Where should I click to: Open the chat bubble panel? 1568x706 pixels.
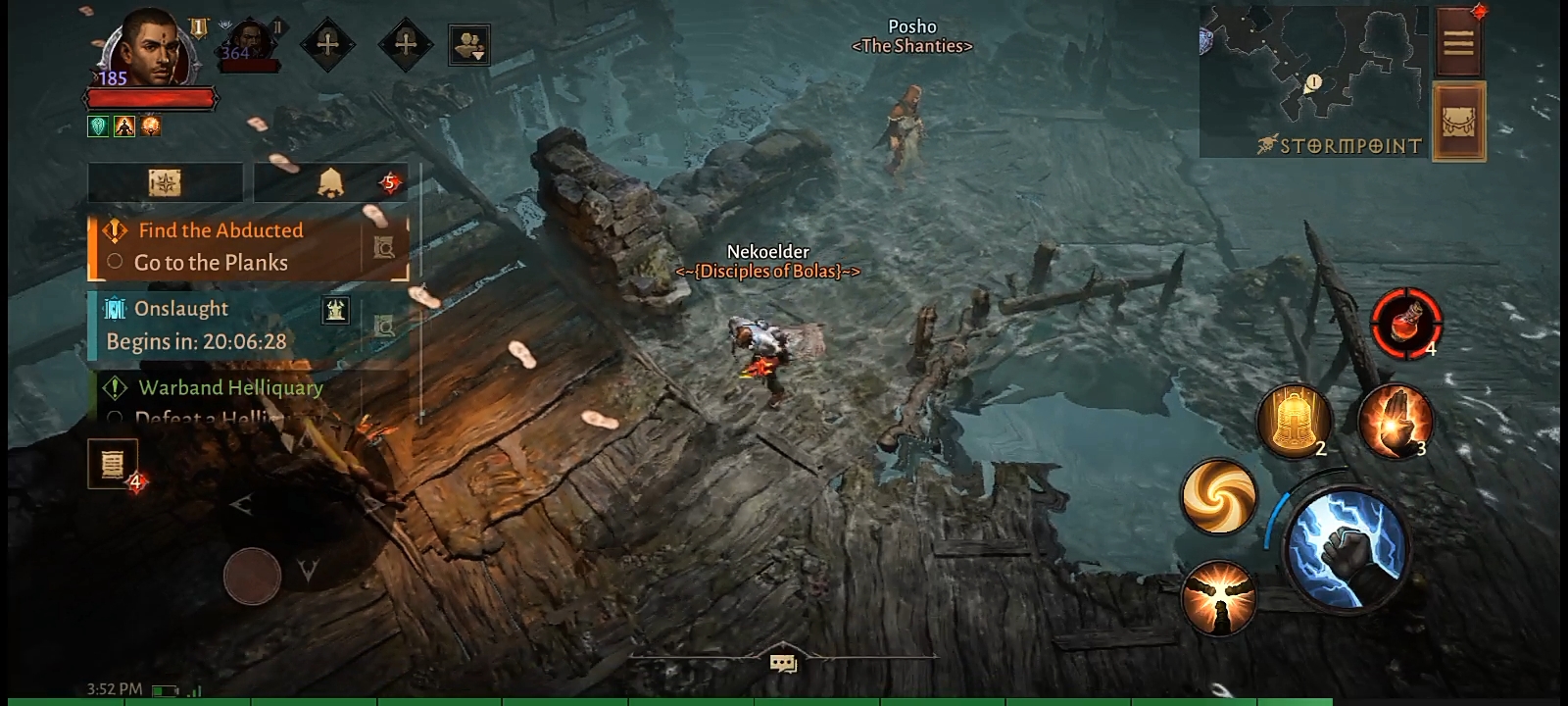(x=783, y=664)
